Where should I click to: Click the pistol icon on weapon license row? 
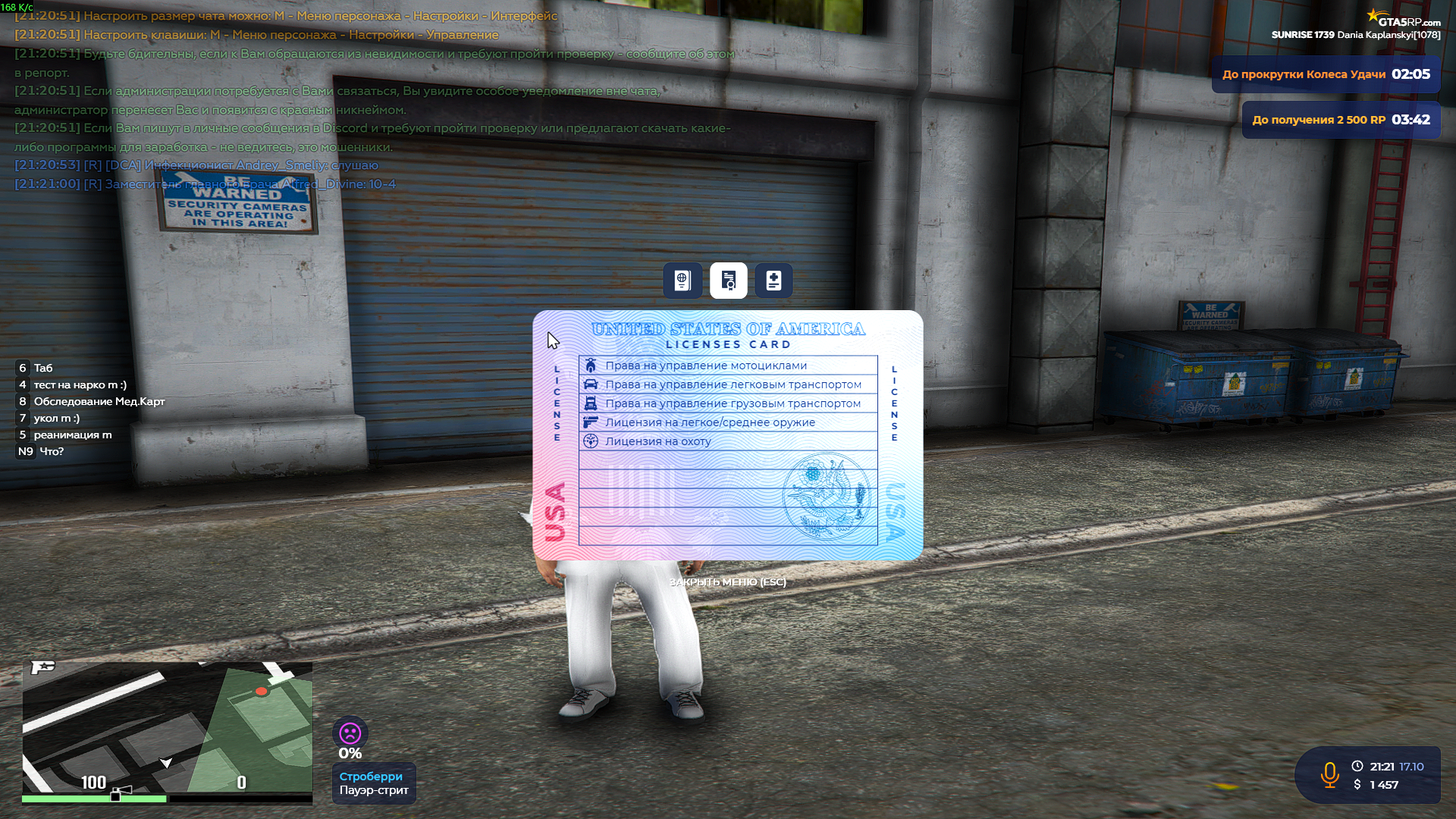pyautogui.click(x=591, y=422)
